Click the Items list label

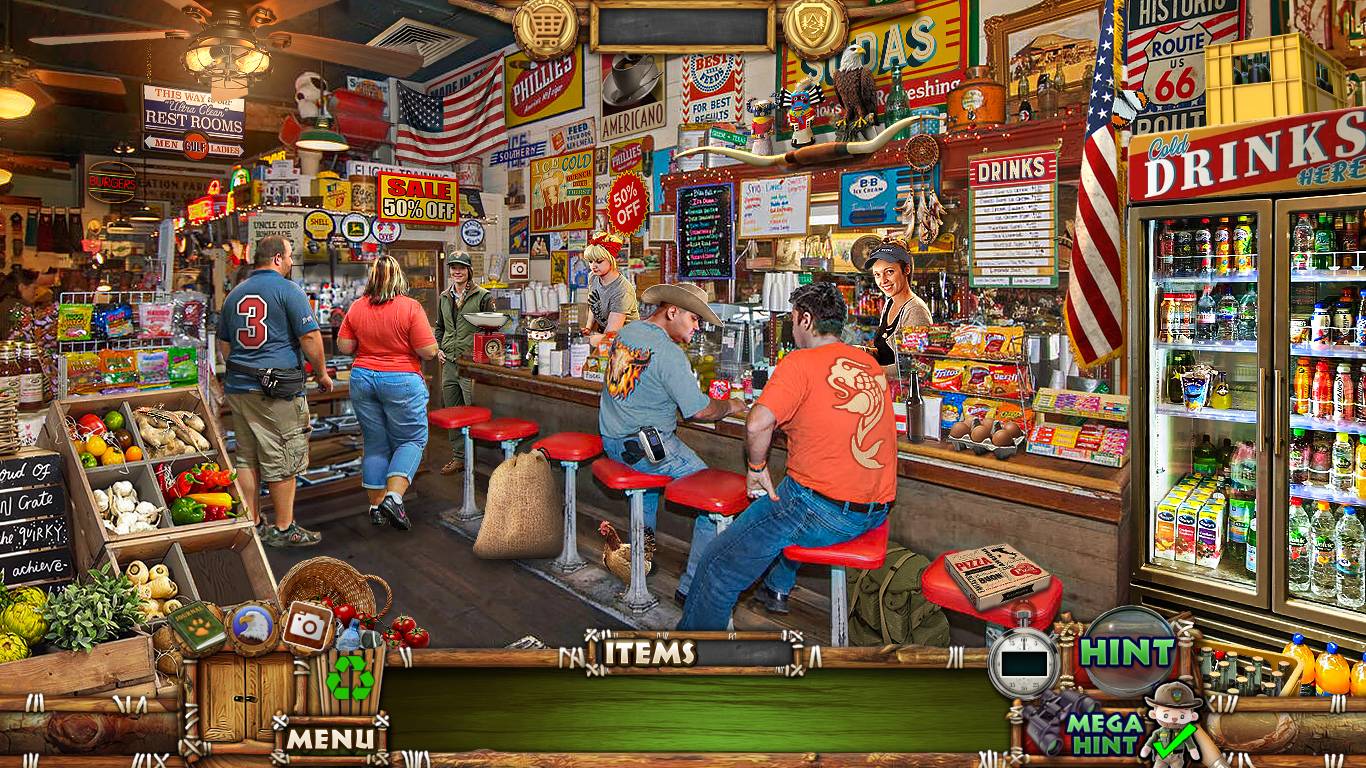(x=650, y=653)
